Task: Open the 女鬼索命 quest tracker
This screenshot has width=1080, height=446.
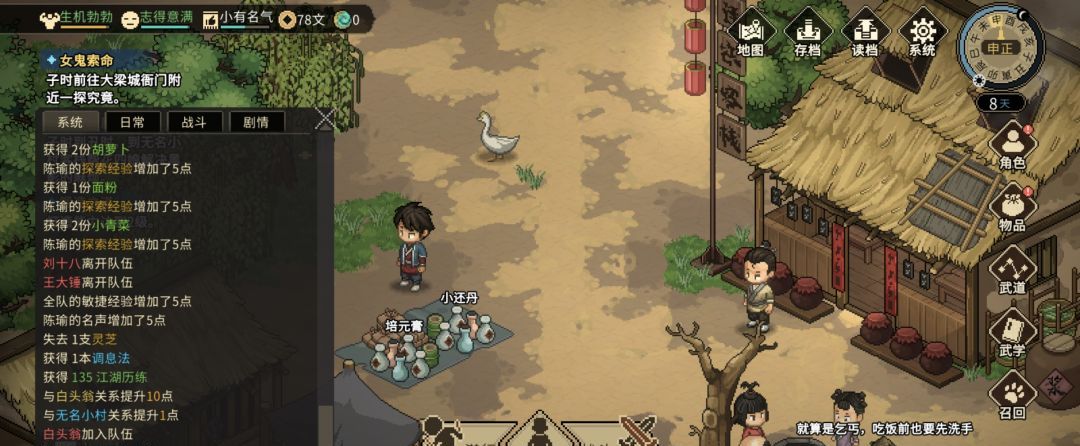Action: click(x=86, y=61)
